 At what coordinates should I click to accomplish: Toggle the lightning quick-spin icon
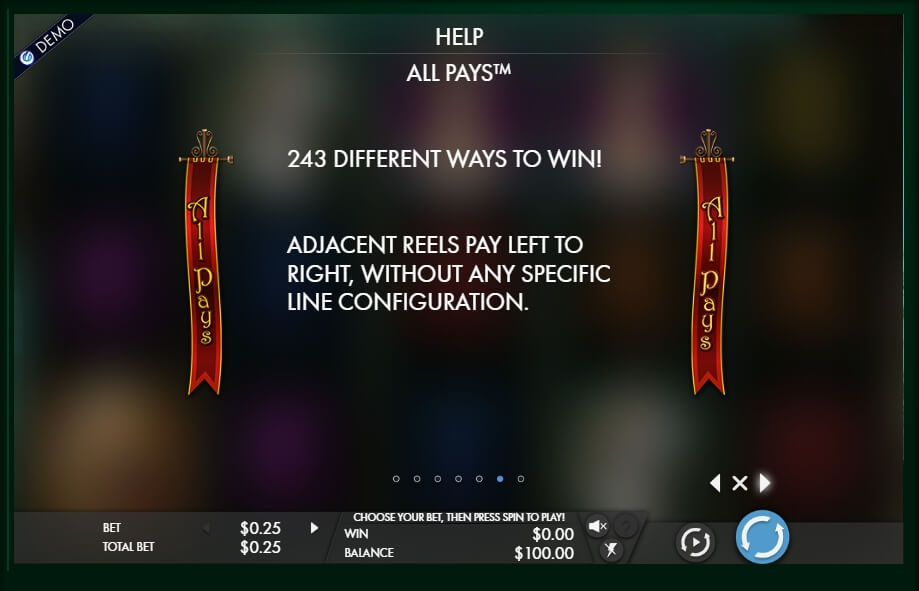[x=611, y=550]
